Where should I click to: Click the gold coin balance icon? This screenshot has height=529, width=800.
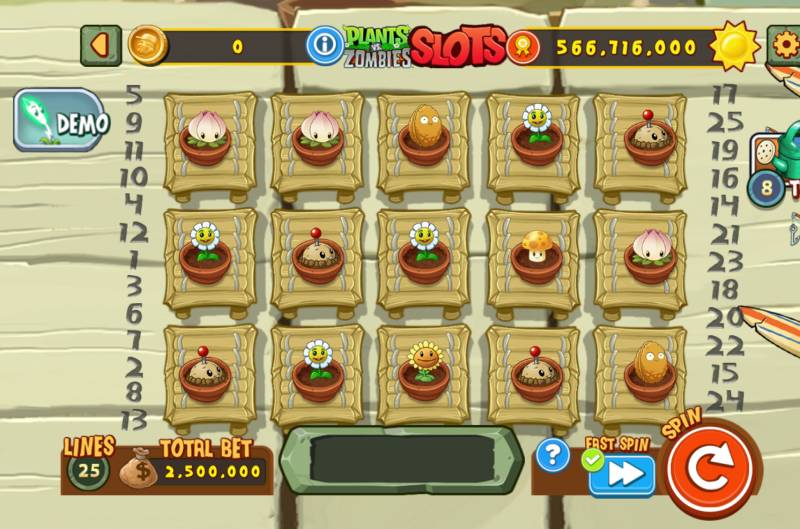(x=148, y=45)
